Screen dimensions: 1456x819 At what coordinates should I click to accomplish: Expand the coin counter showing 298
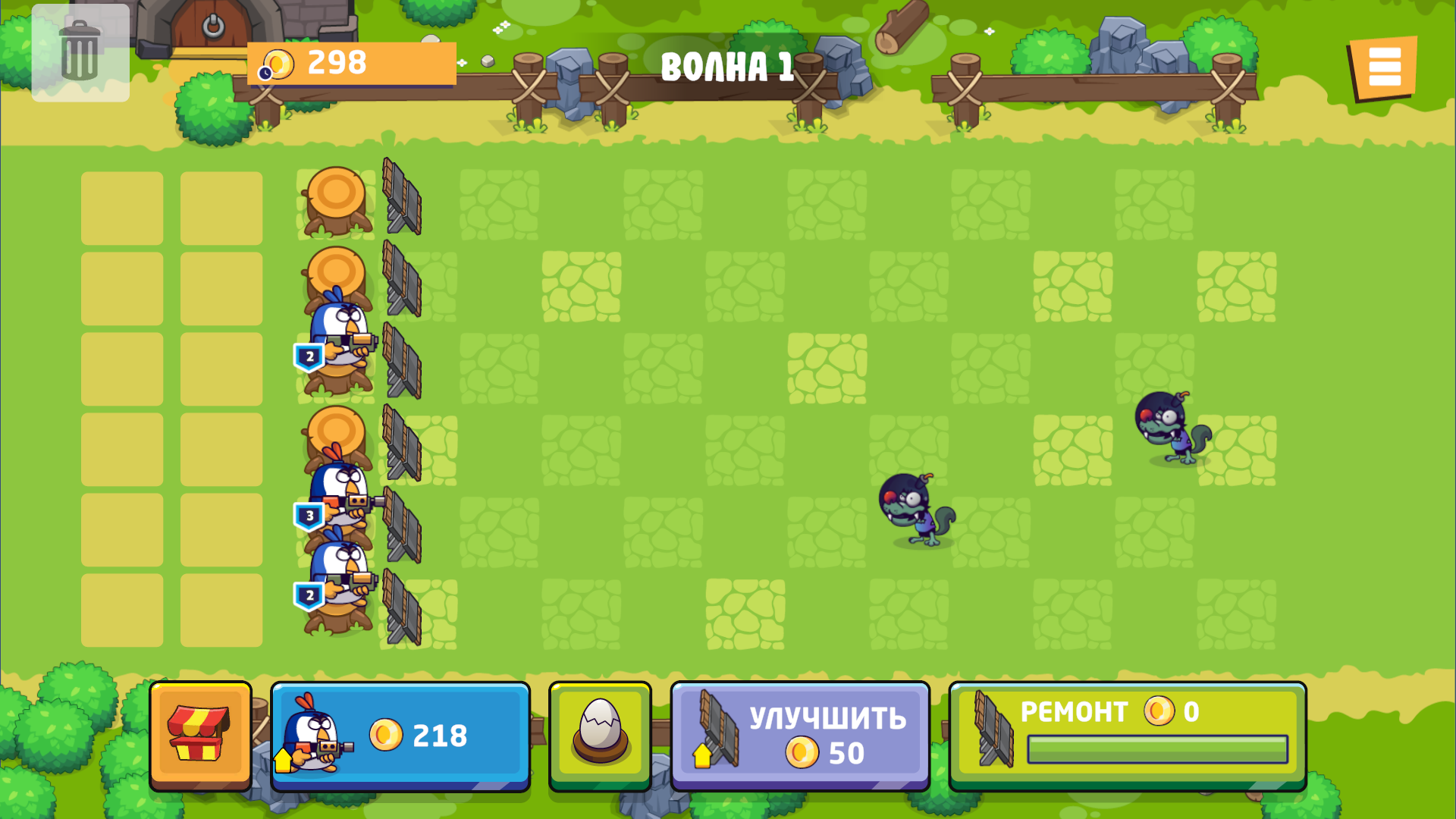coord(351,64)
